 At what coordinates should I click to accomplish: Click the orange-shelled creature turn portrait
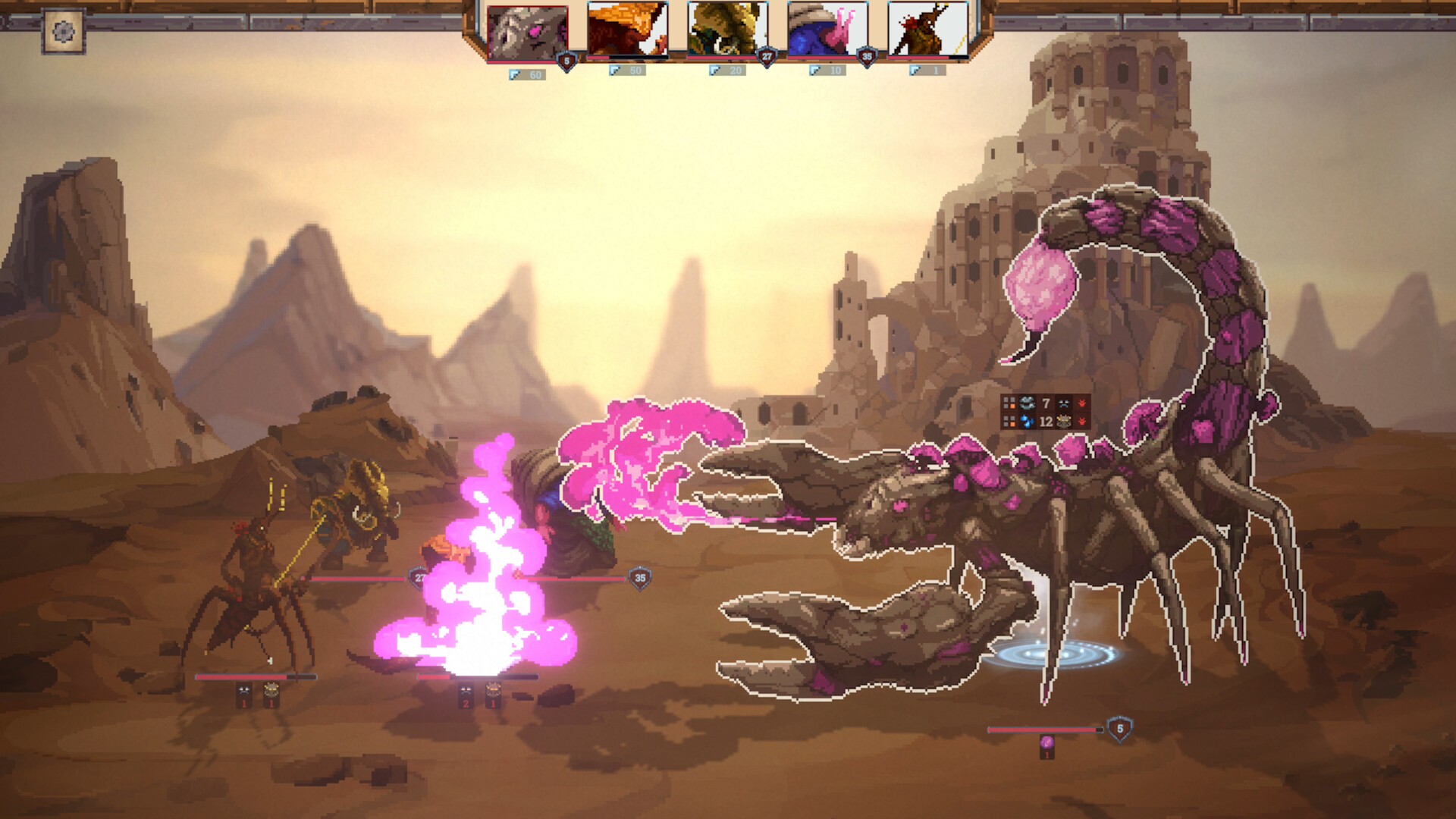(x=627, y=30)
